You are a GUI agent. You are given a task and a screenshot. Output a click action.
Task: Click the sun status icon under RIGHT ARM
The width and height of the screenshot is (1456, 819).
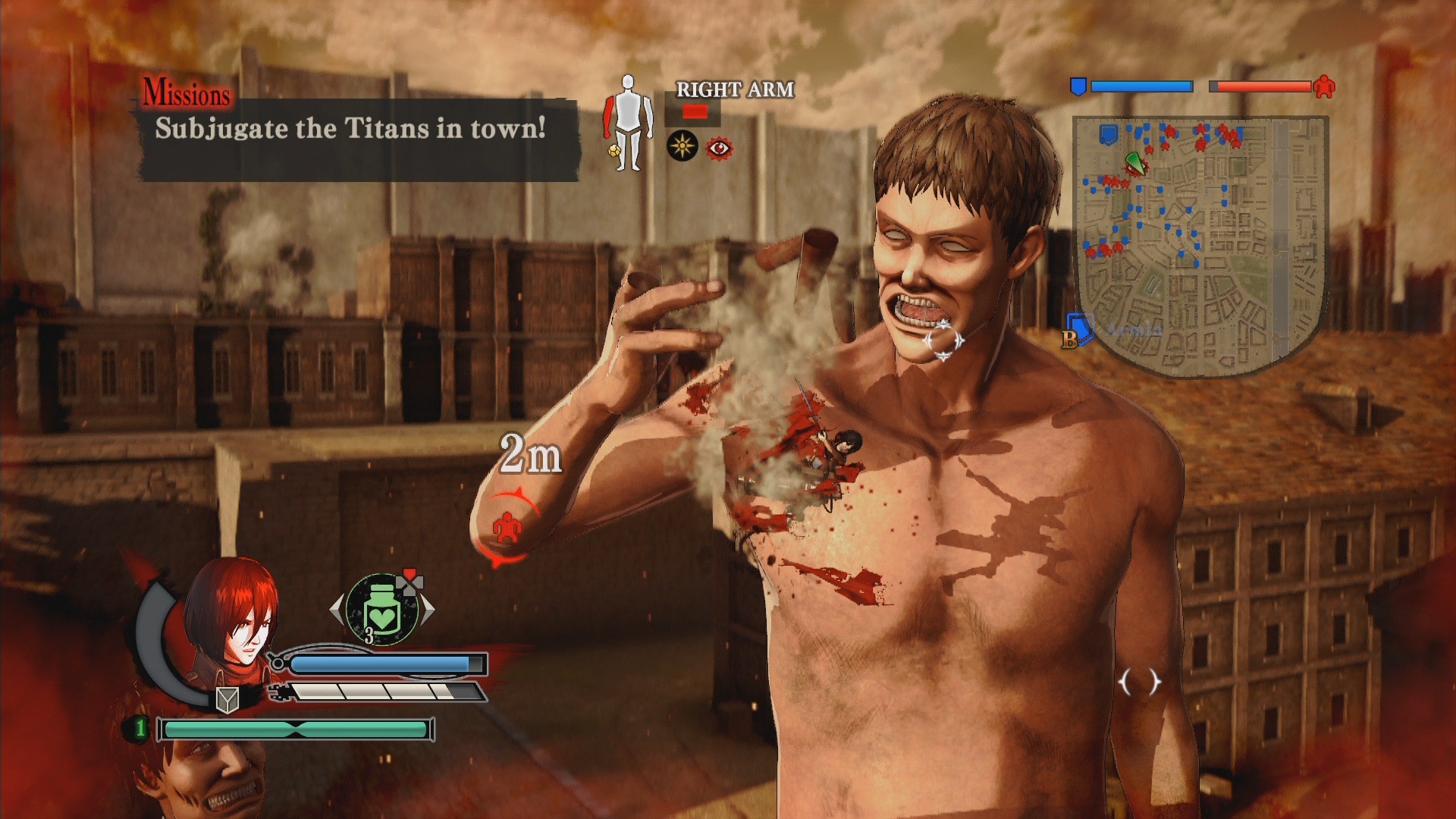pyautogui.click(x=682, y=146)
